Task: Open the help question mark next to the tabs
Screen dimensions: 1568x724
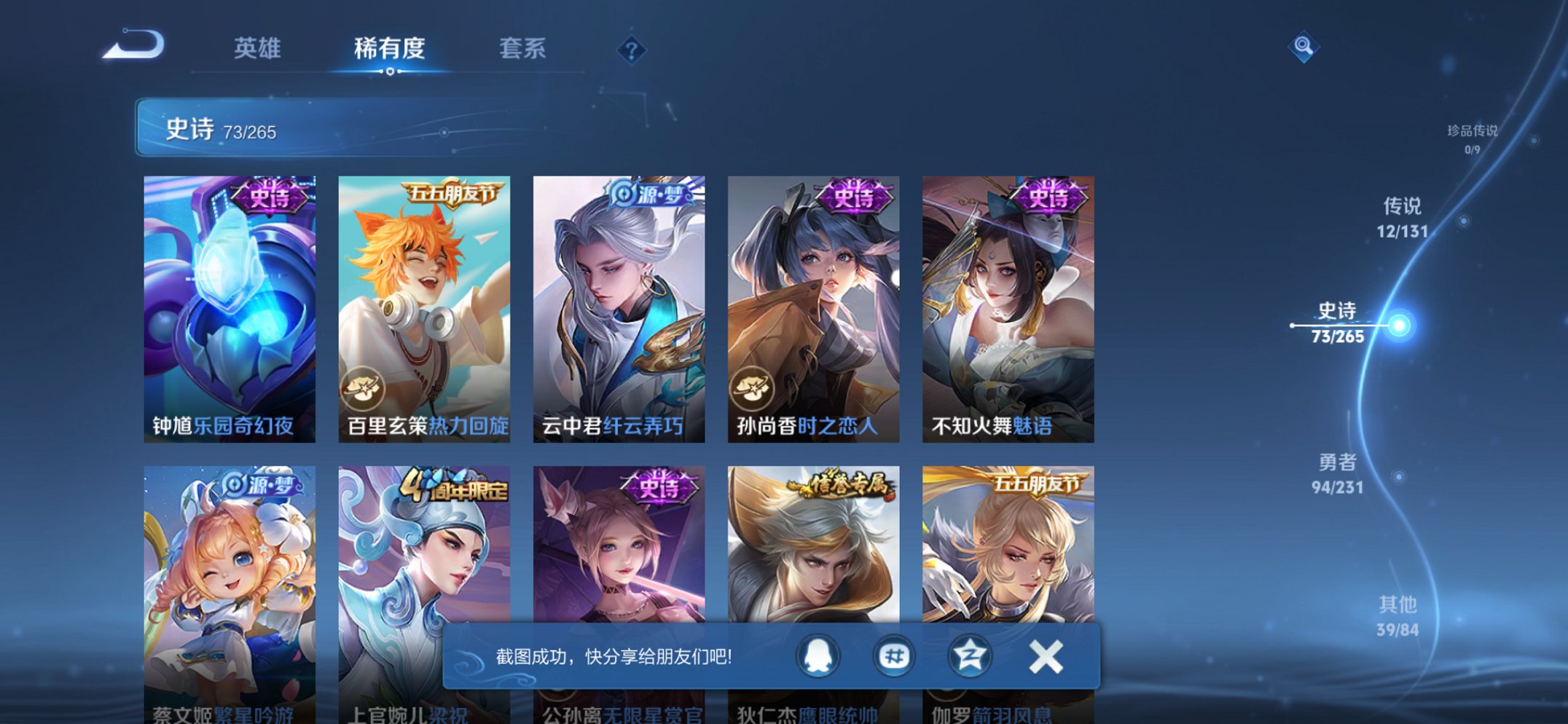Action: coord(632,50)
